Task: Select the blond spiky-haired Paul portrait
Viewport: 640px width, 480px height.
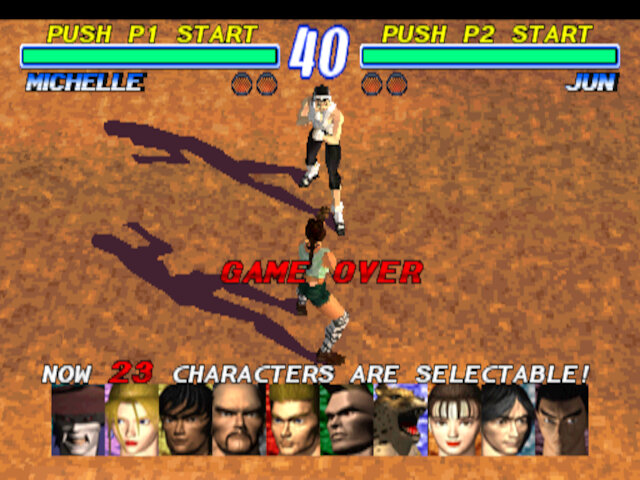Action: tap(292, 419)
